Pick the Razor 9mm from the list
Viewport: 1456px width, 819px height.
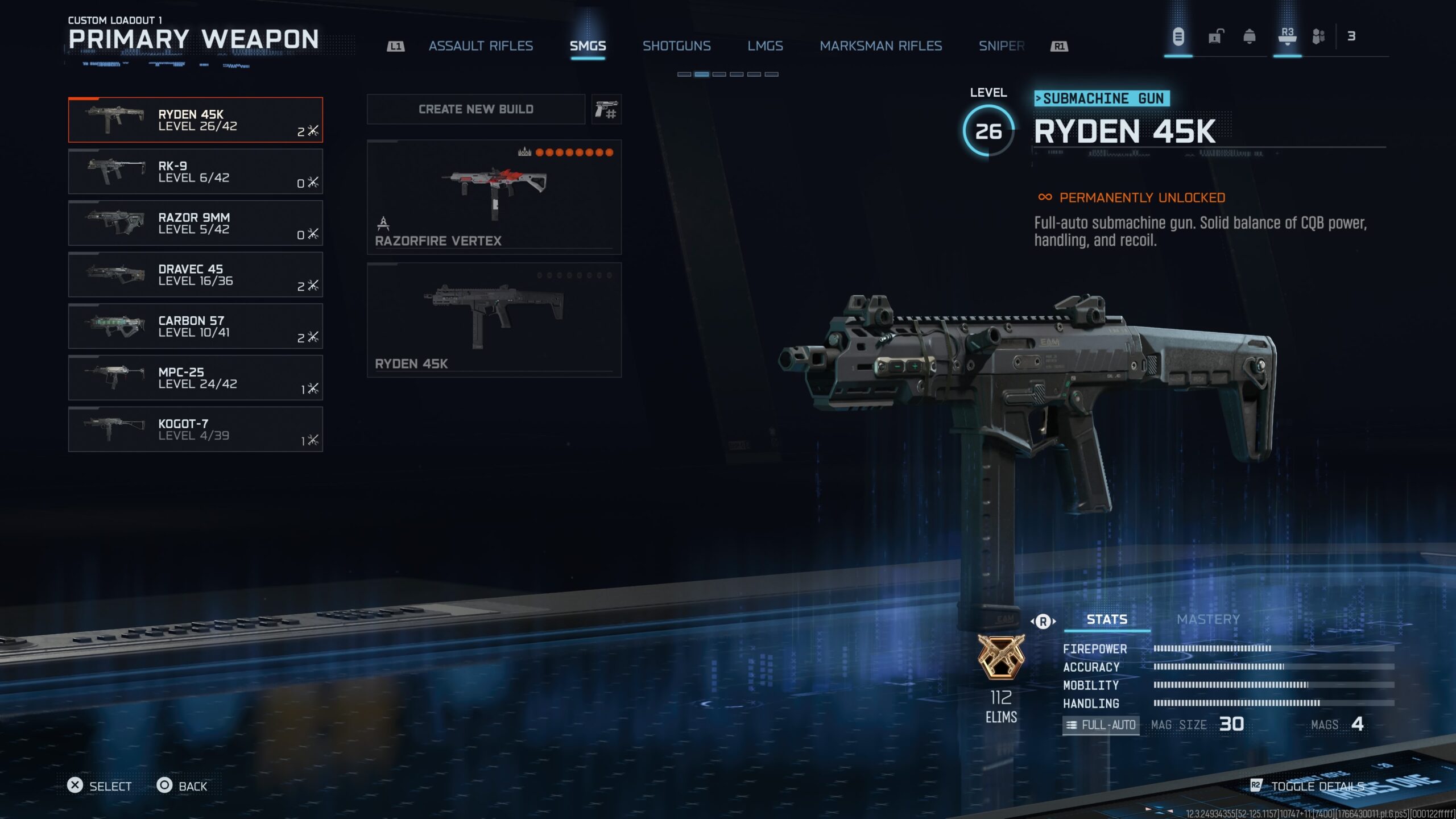click(x=195, y=223)
